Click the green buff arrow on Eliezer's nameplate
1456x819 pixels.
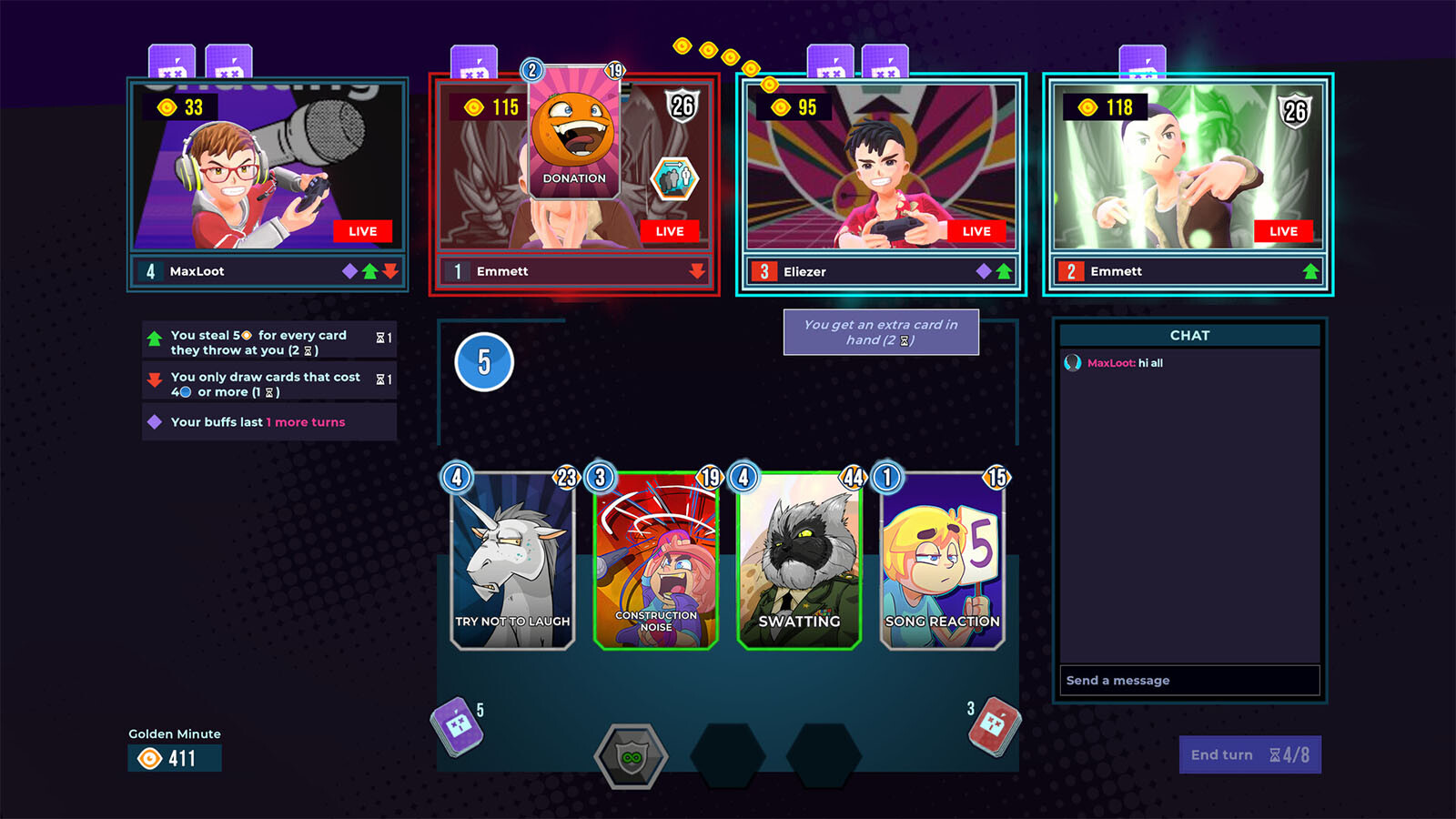tap(1004, 270)
